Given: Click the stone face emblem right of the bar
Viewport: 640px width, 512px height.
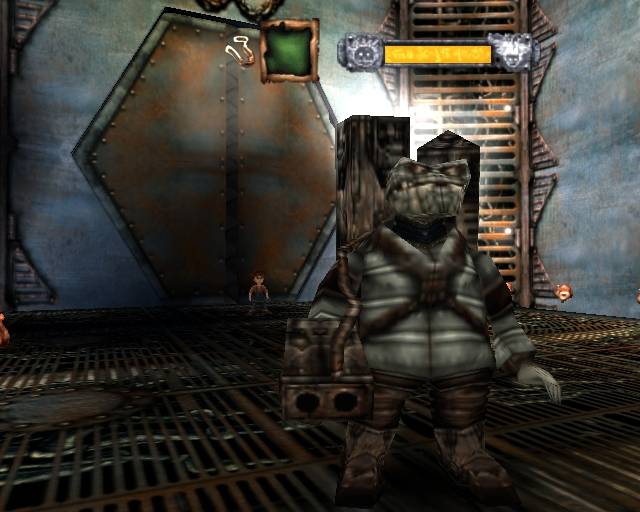Looking at the screenshot, I should click(514, 51).
